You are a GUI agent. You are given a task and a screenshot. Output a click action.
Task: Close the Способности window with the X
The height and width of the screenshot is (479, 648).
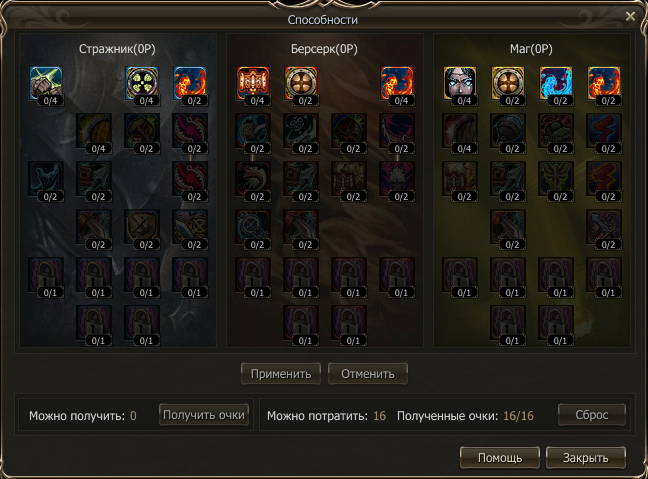point(630,16)
